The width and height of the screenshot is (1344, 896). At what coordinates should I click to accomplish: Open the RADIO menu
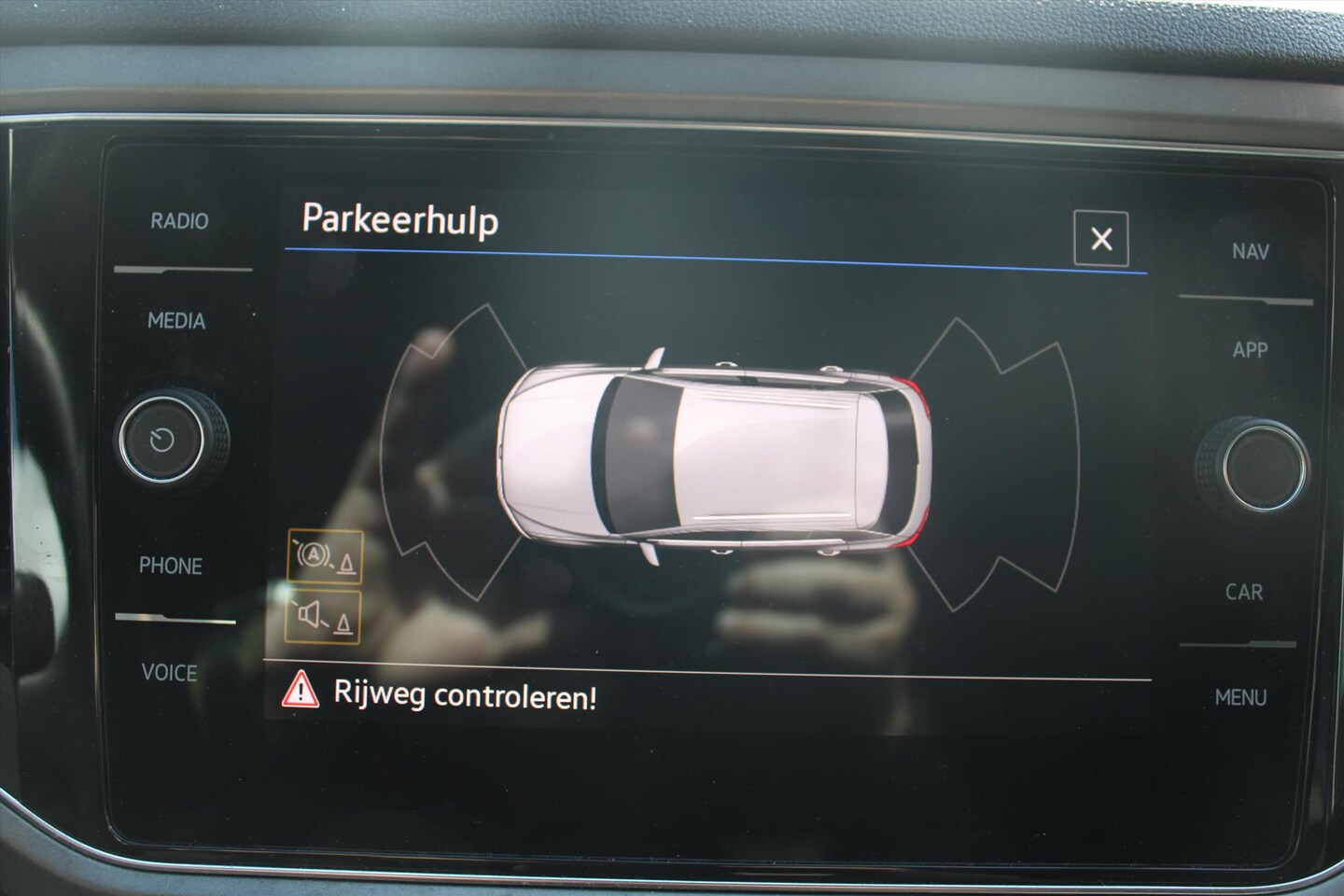point(179,222)
